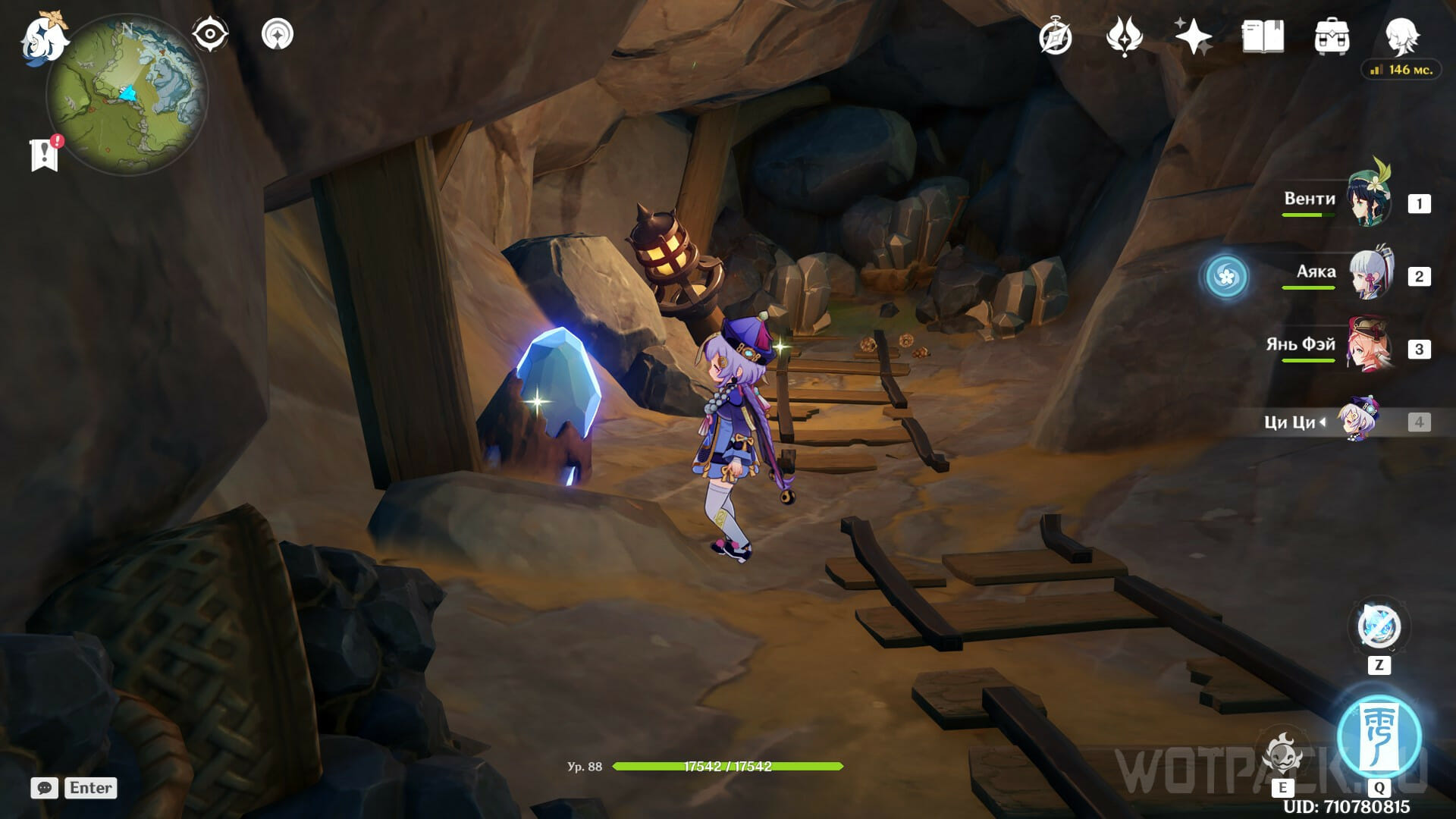Open the events compass icon
Viewport: 1456px width, 819px height.
pos(1056,36)
